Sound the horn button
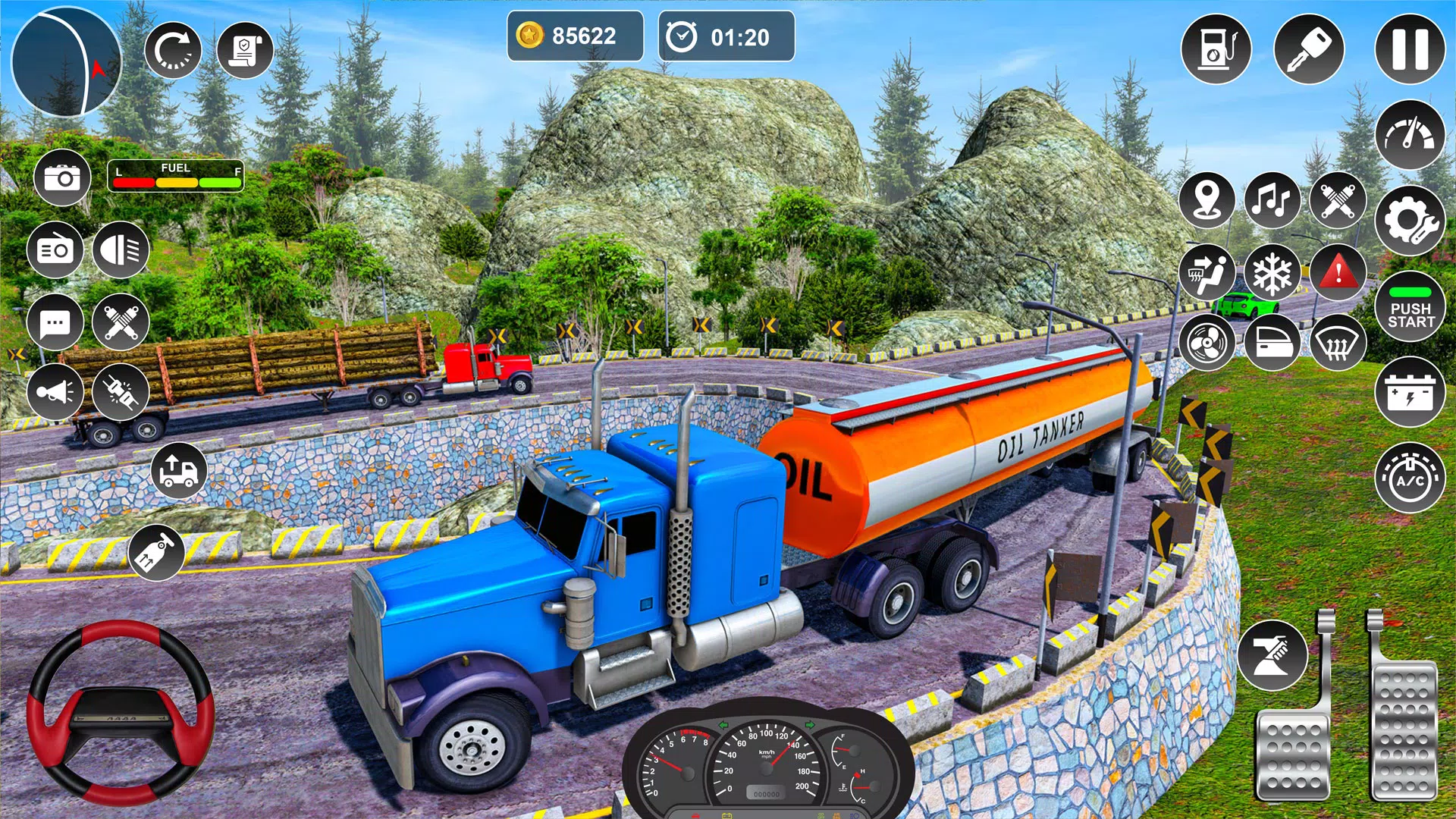 pyautogui.click(x=55, y=392)
